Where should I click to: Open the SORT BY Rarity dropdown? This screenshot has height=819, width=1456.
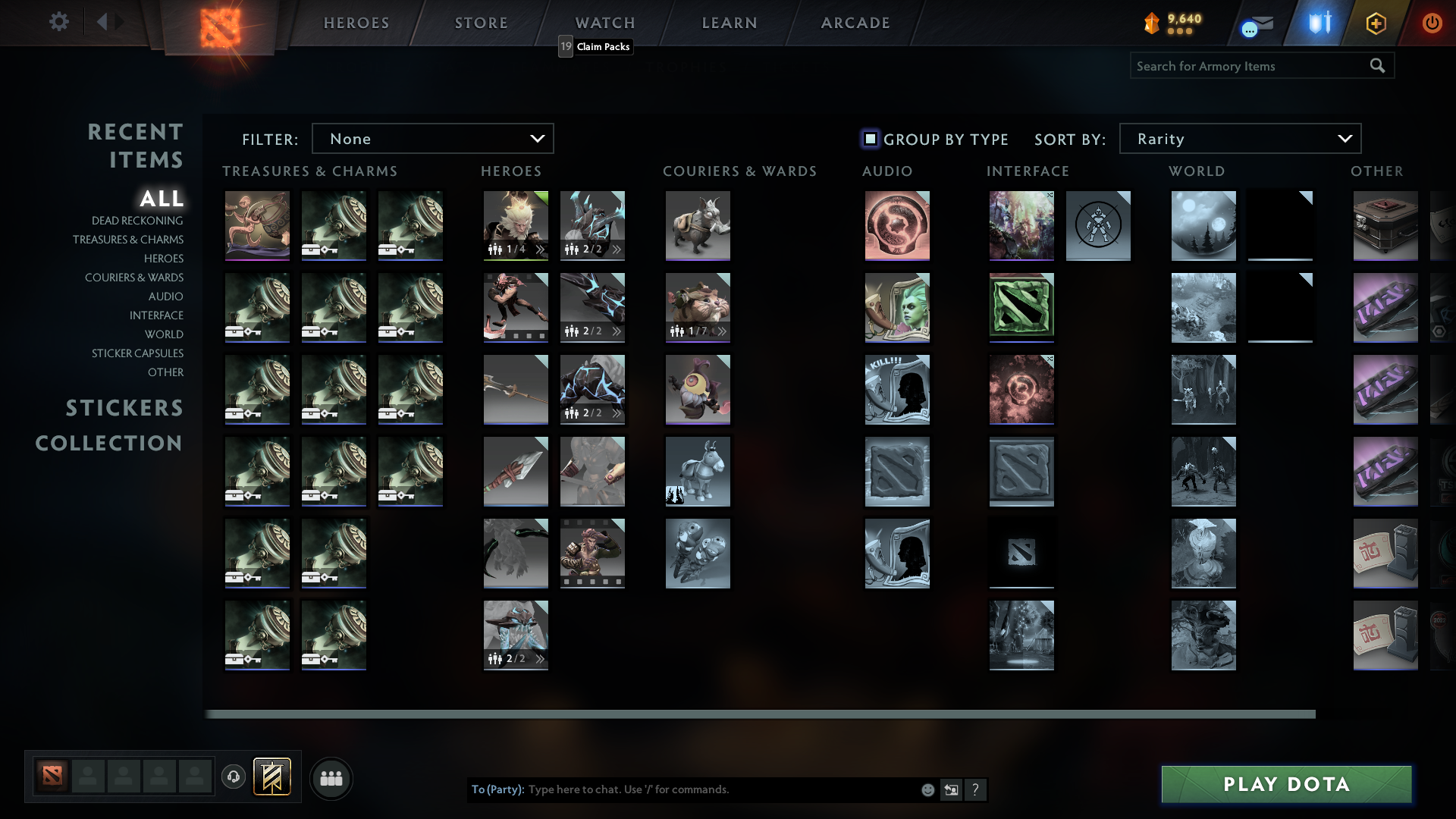point(1239,138)
